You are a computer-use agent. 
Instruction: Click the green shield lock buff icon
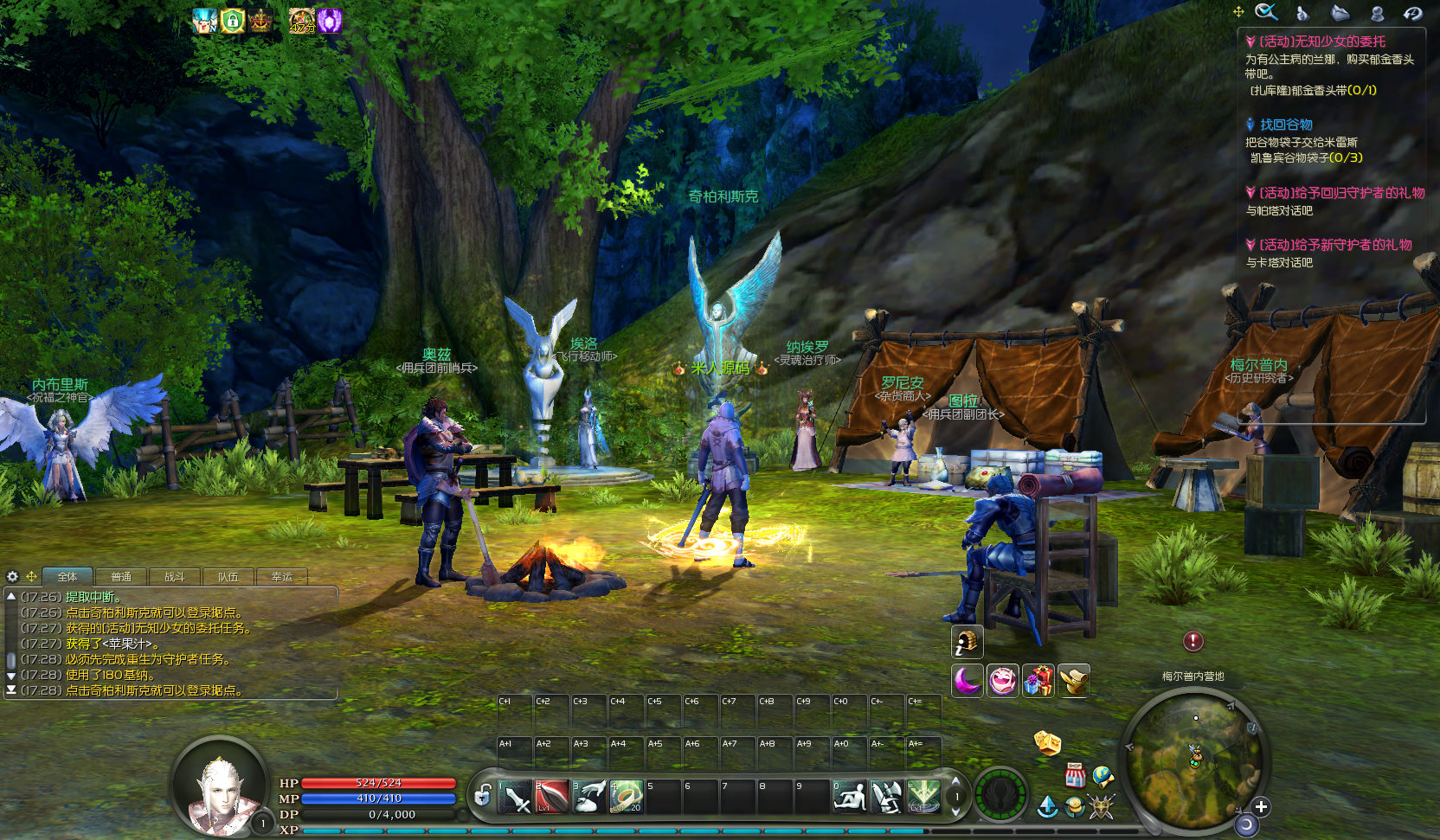point(232,21)
